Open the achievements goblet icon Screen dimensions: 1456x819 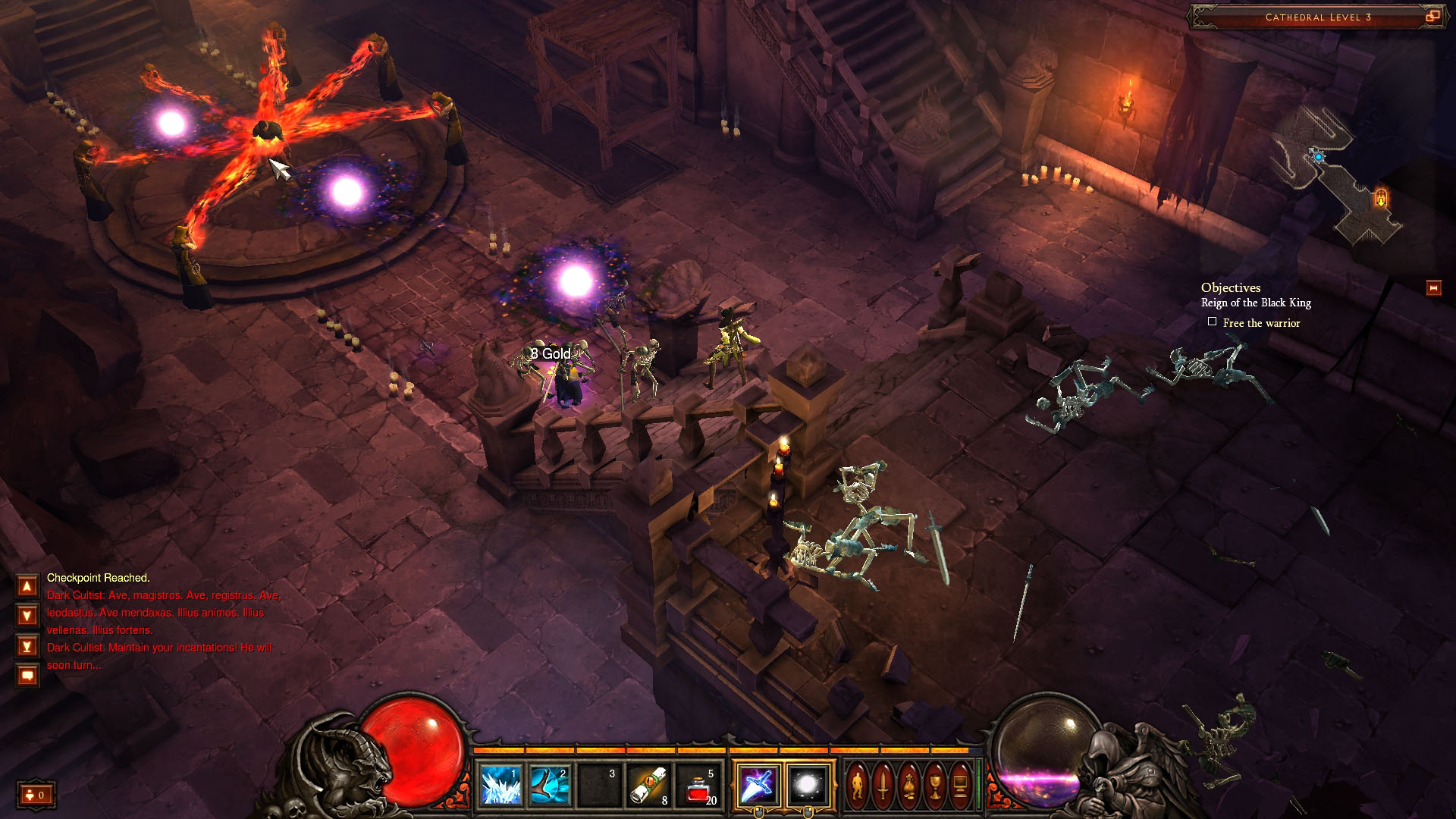pos(935,785)
